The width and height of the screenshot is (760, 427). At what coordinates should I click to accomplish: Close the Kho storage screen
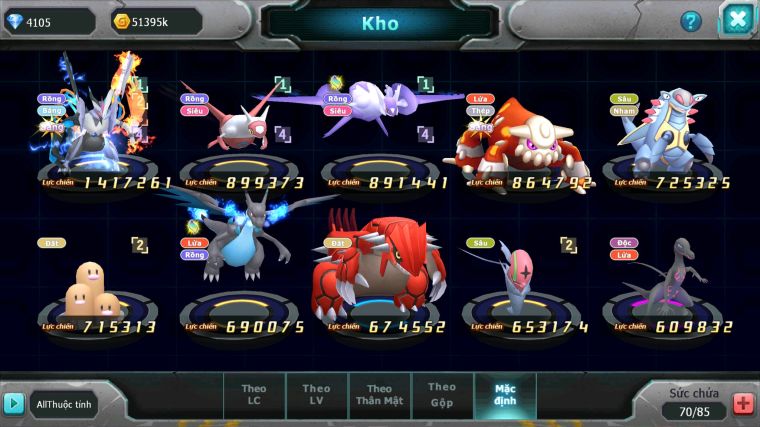(737, 19)
